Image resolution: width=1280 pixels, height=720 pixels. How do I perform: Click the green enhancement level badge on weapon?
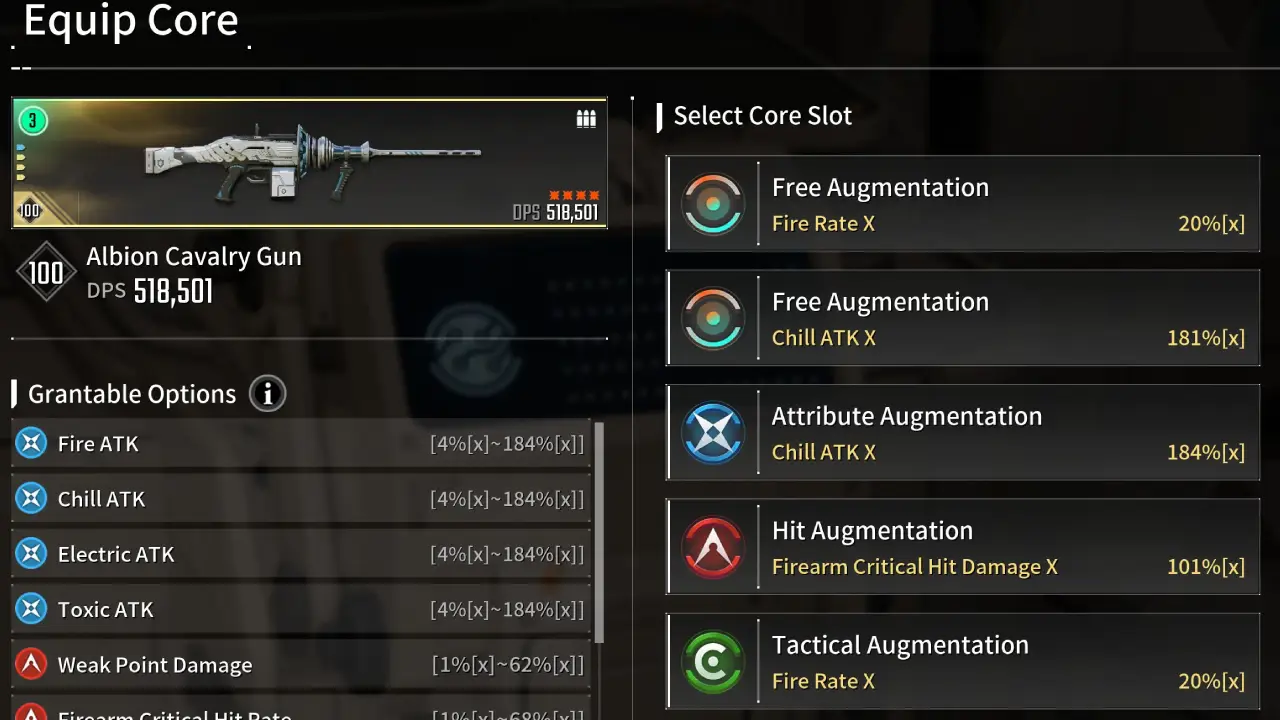[31, 120]
